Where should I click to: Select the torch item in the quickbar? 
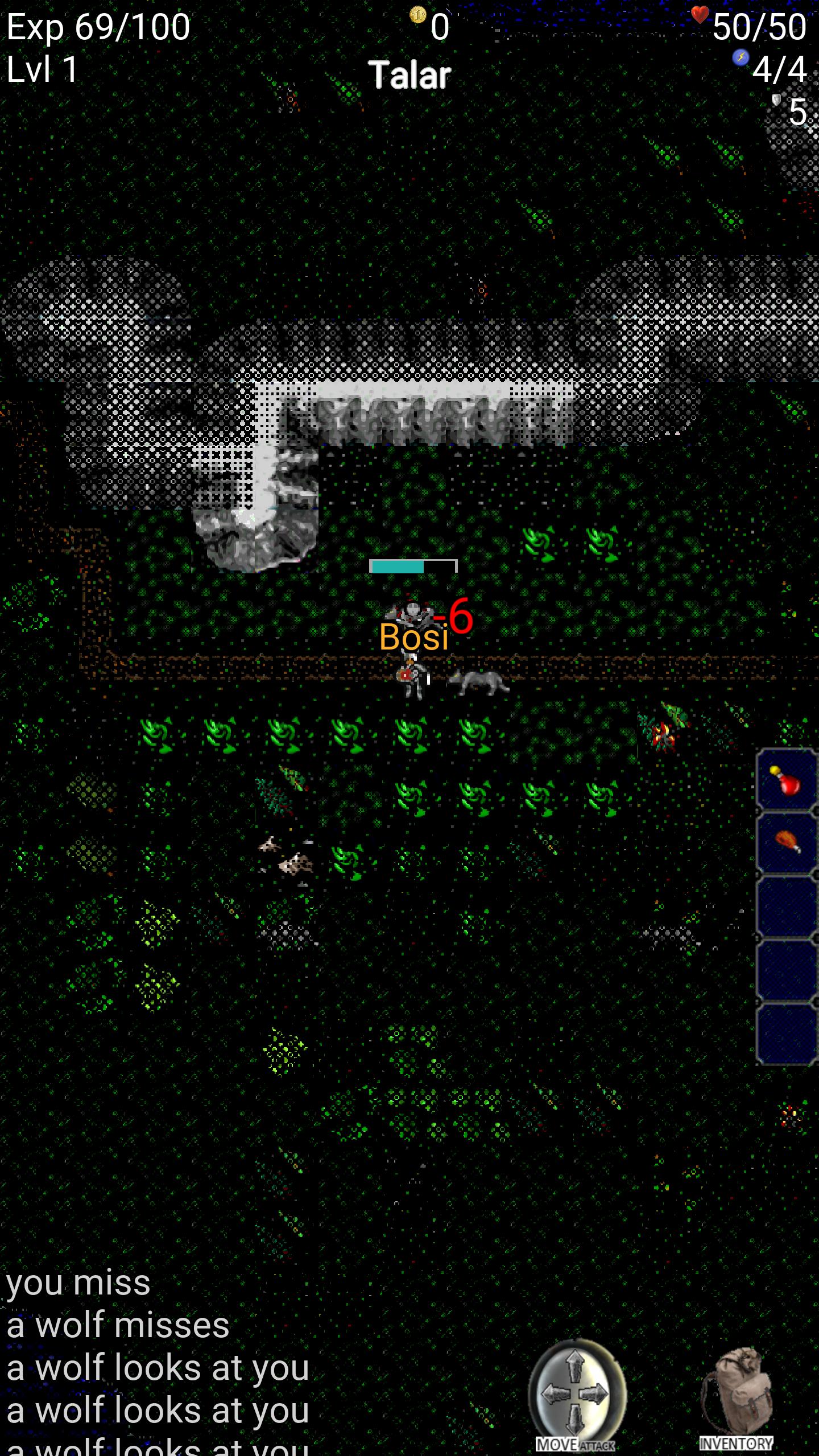788,841
